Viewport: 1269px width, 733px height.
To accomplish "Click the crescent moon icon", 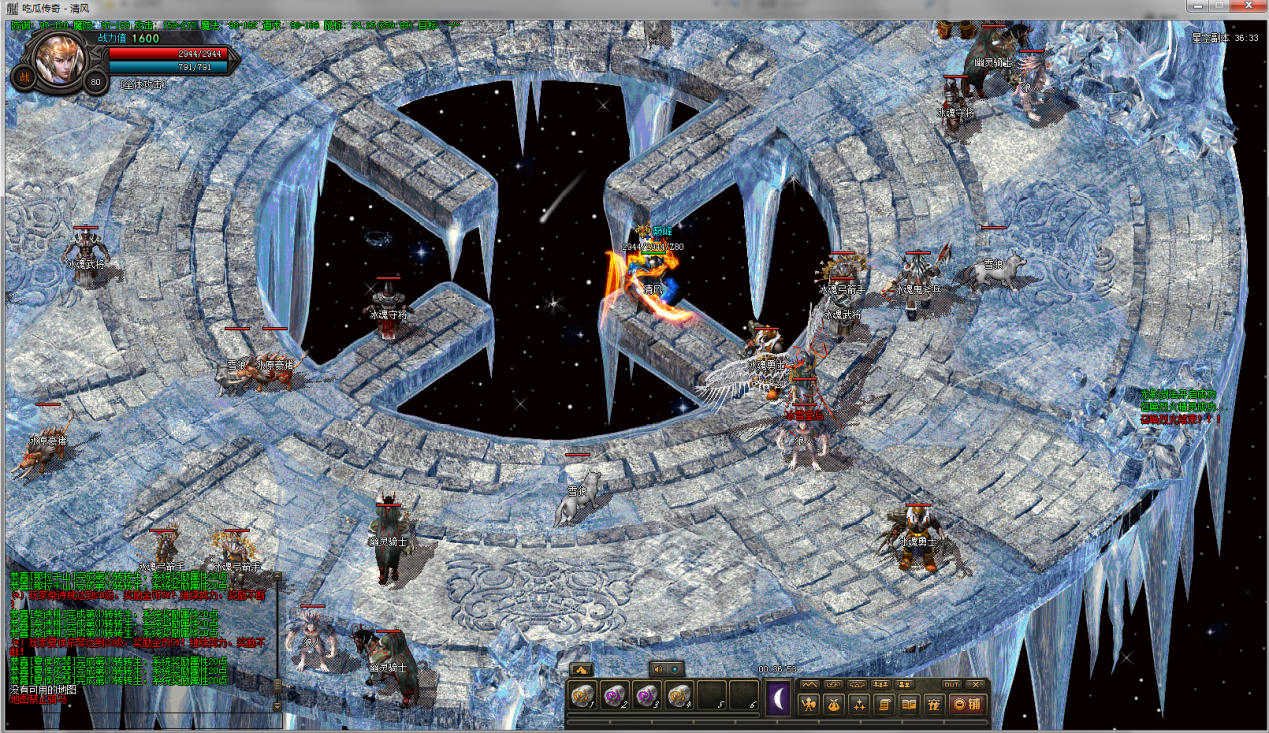I will click(778, 698).
